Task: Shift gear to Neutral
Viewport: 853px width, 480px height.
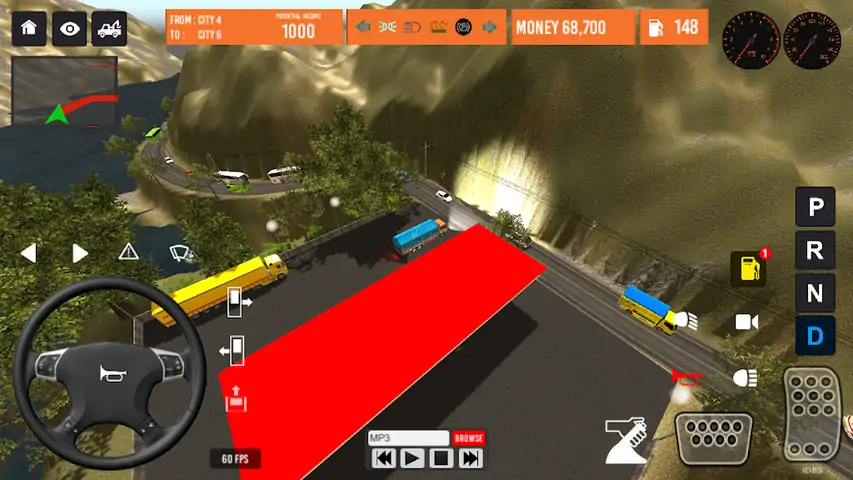Action: pos(815,293)
